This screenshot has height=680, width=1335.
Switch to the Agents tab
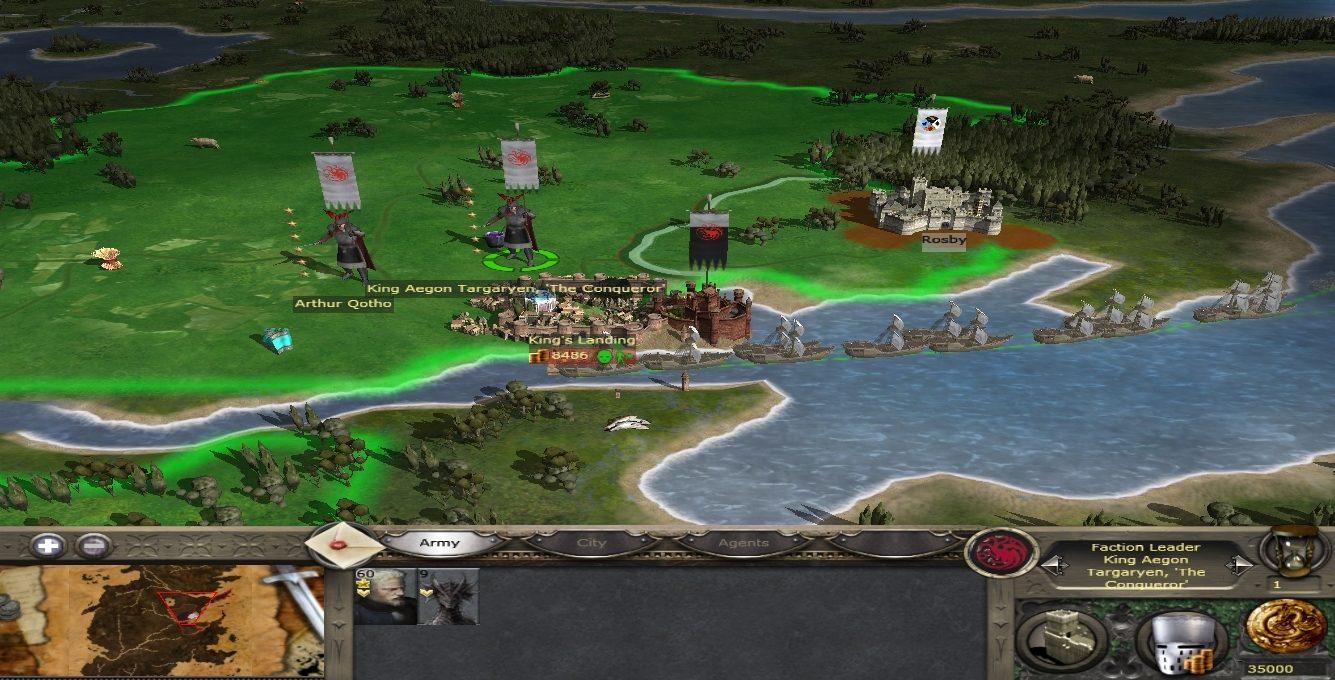point(743,543)
